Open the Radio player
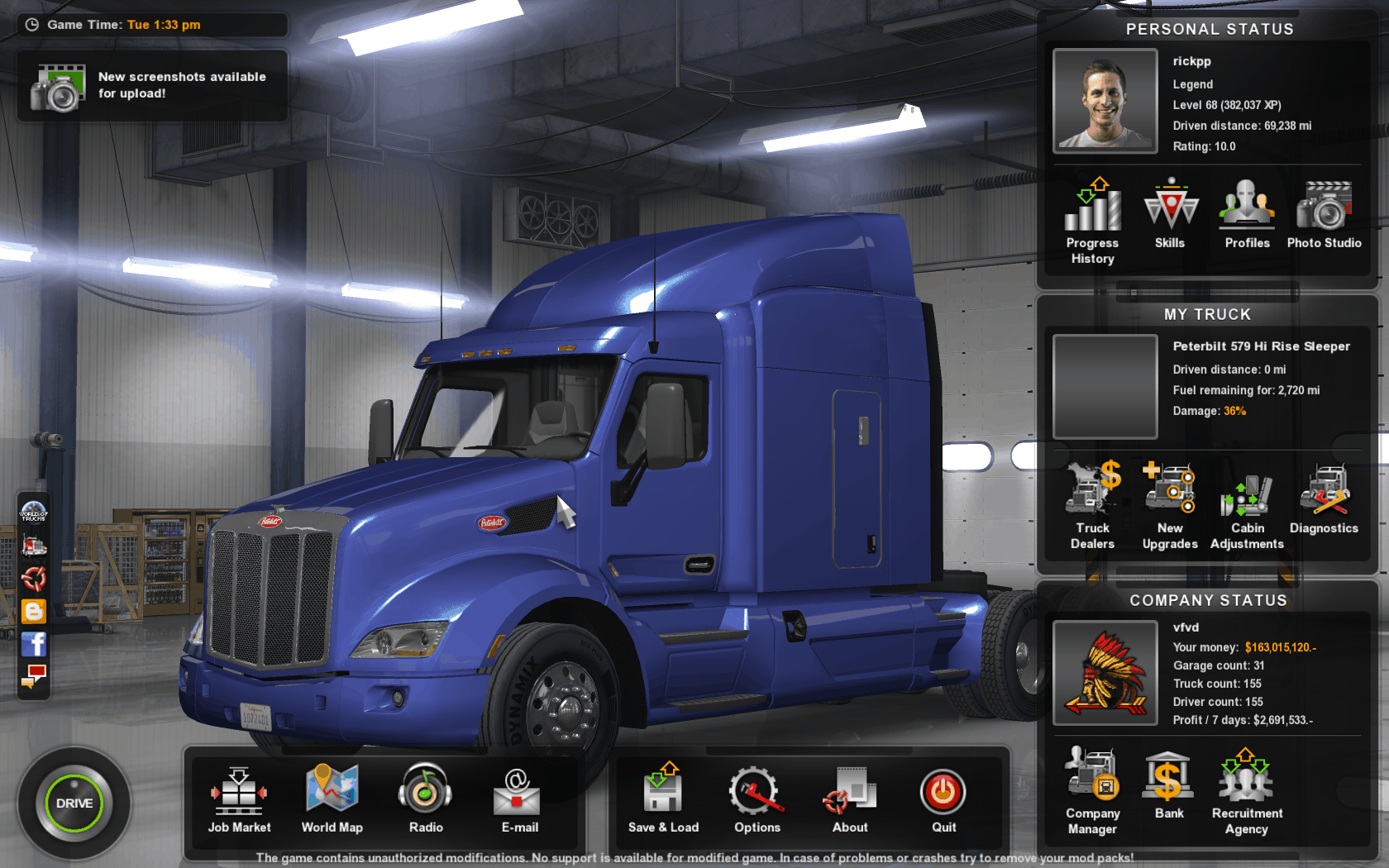Screen dimensions: 1389x868 click(426, 798)
